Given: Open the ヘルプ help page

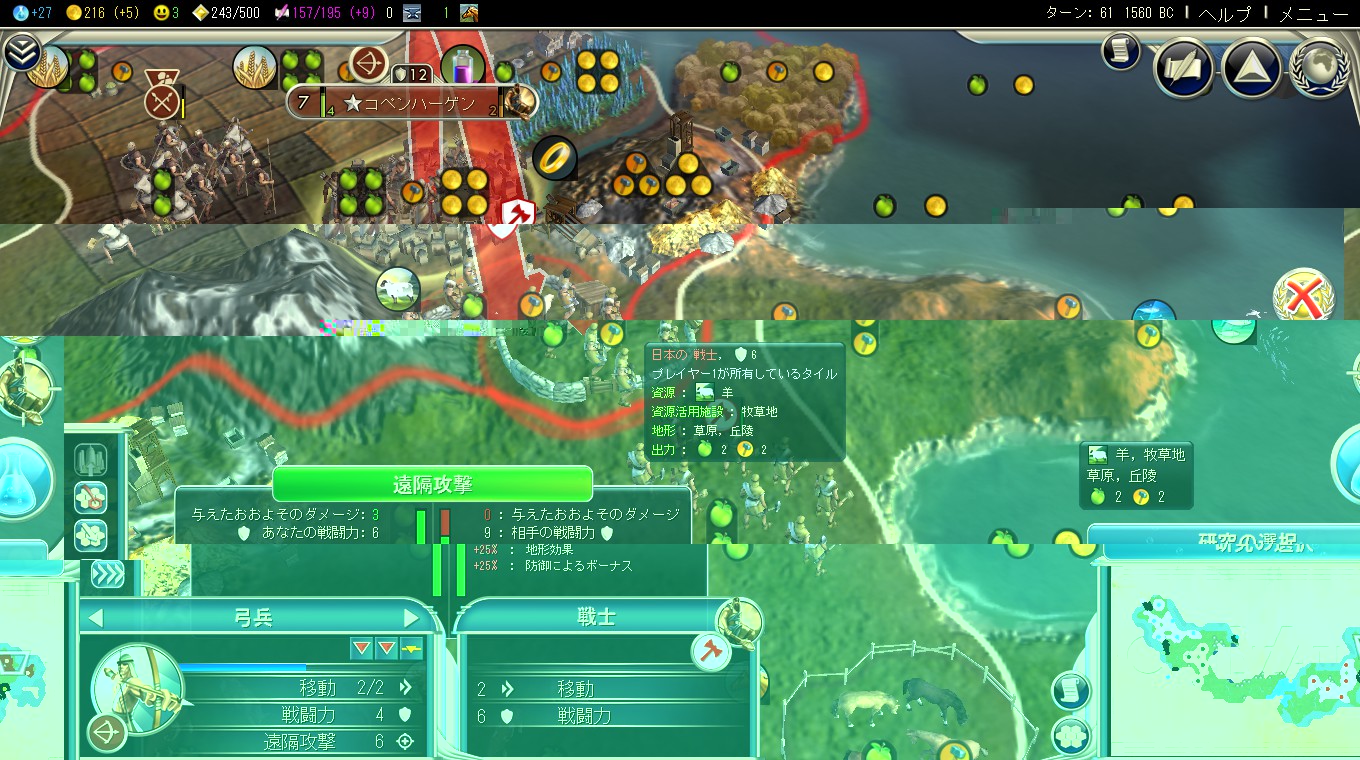Looking at the screenshot, I should coord(1225,13).
